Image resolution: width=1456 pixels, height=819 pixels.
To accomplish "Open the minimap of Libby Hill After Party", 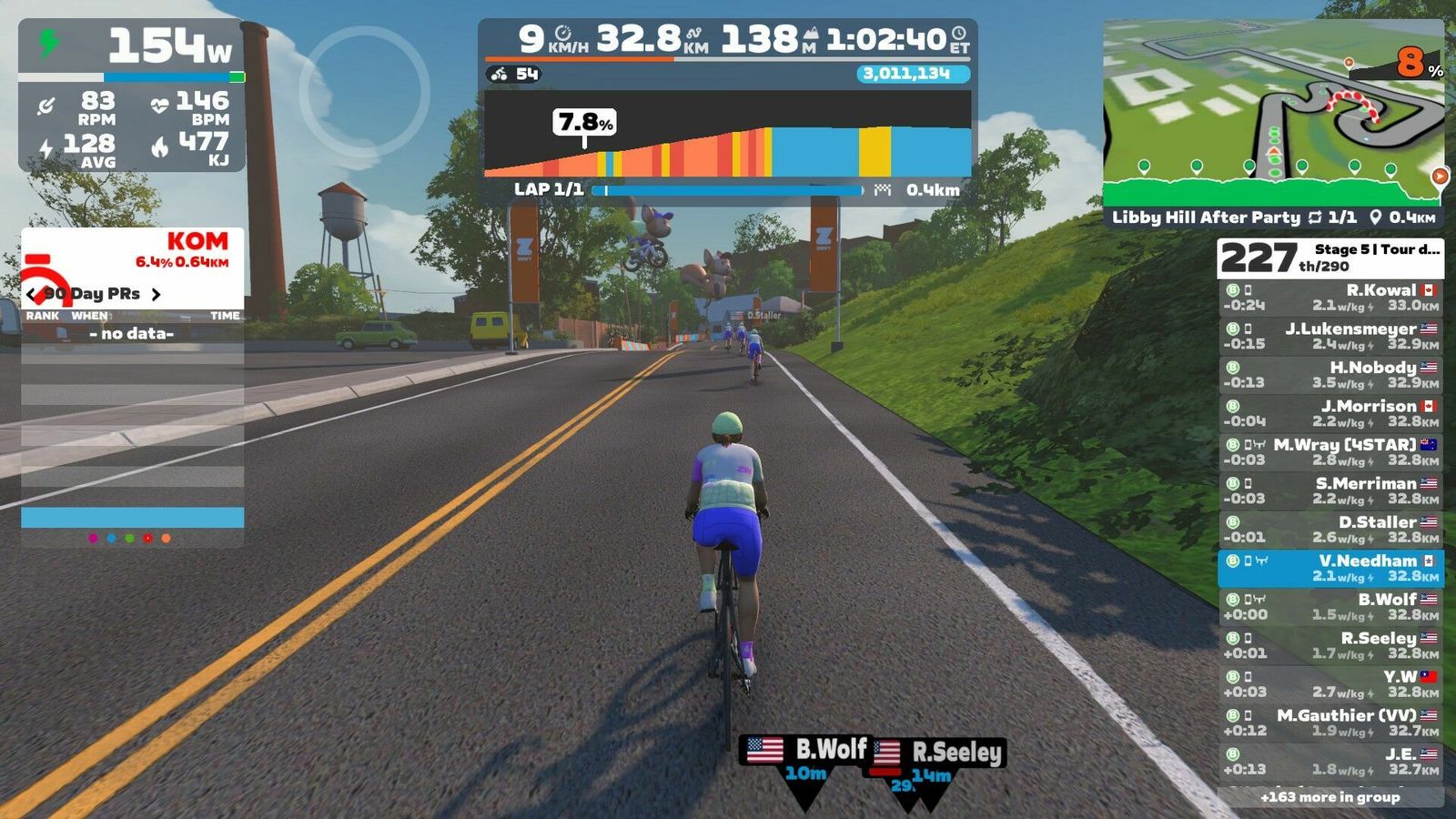I will pyautogui.click(x=1272, y=114).
